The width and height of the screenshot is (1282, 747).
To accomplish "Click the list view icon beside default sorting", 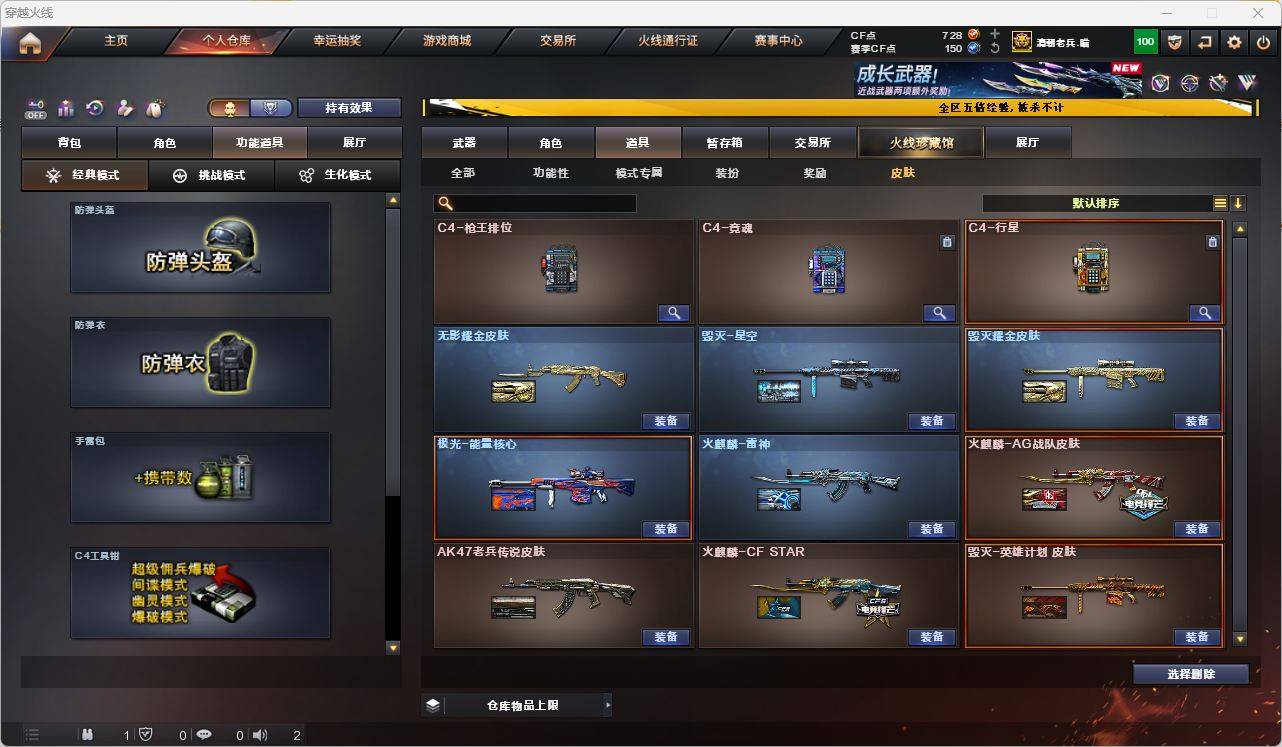I will coord(1219,202).
